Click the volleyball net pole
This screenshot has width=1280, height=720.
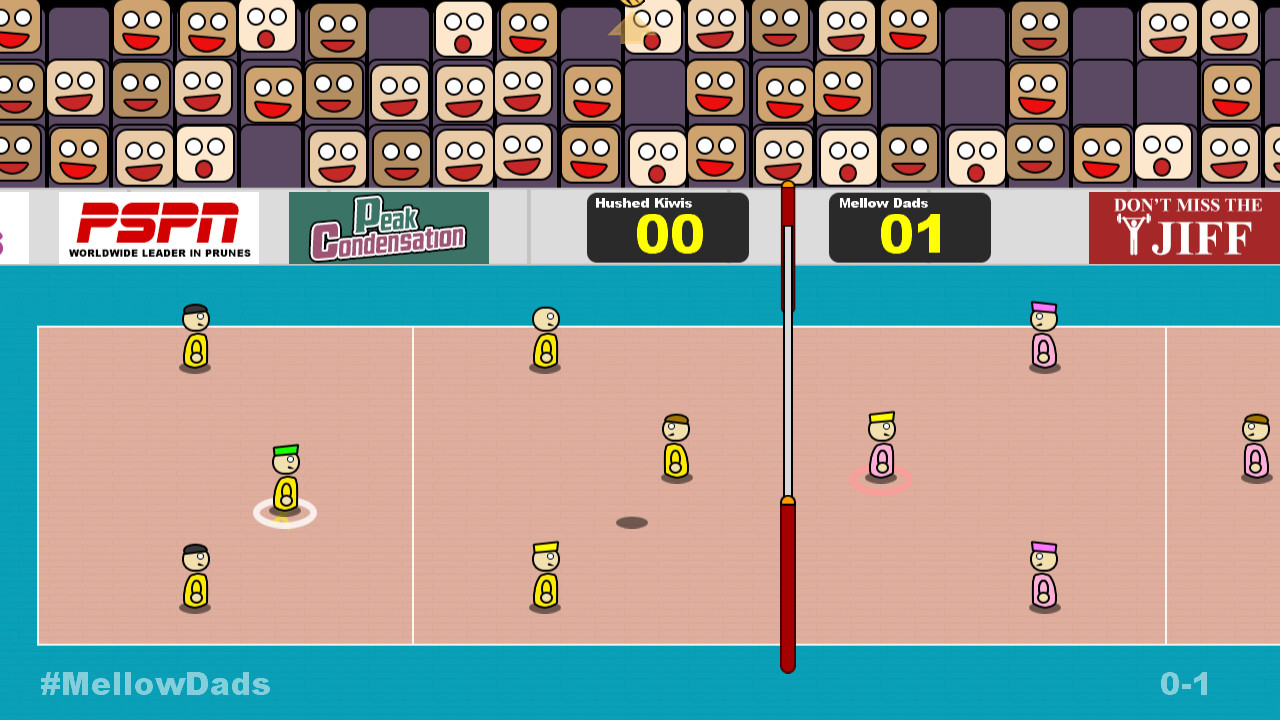pyautogui.click(x=786, y=580)
